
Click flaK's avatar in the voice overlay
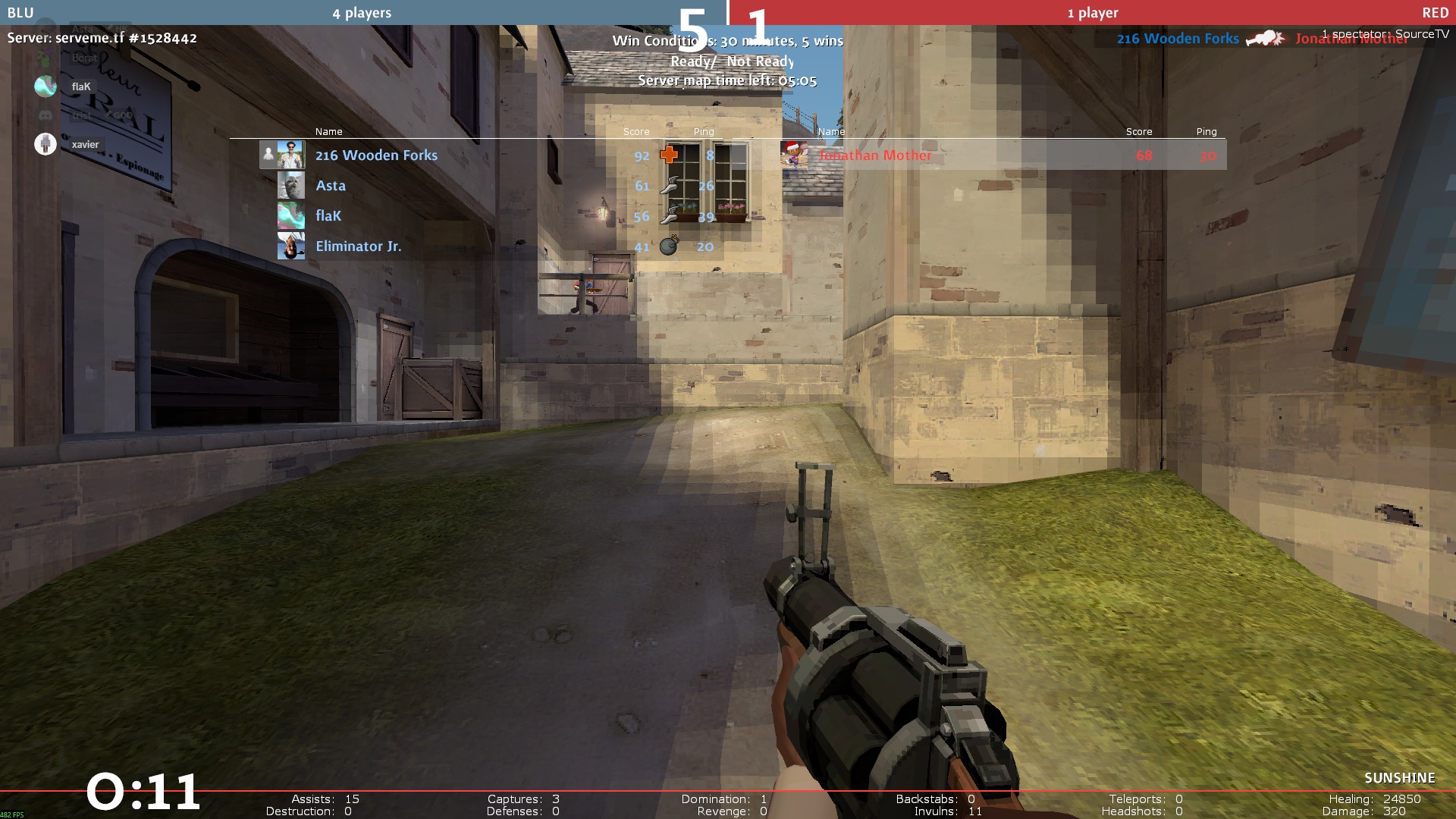(45, 86)
